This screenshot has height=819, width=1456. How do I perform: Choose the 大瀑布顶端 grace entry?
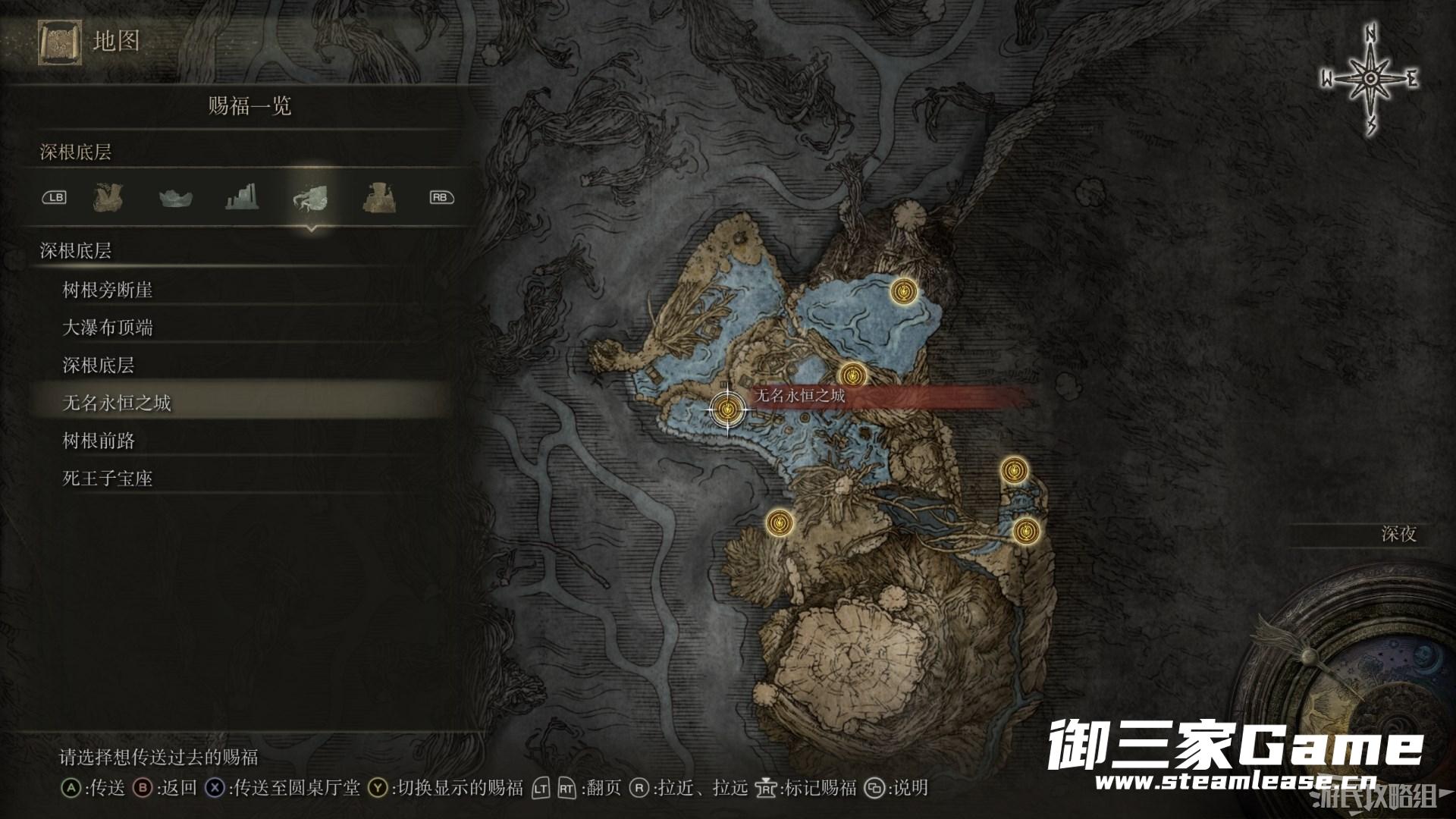[x=108, y=328]
